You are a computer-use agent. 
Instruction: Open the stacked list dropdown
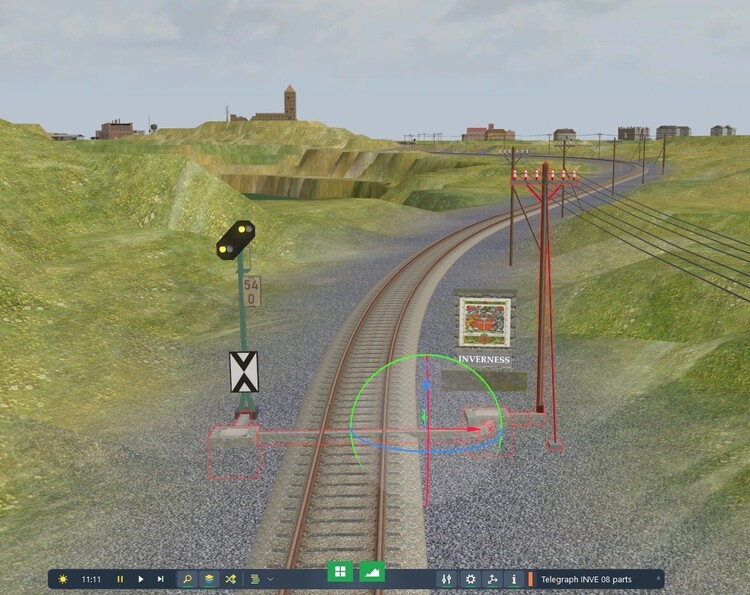click(x=261, y=579)
